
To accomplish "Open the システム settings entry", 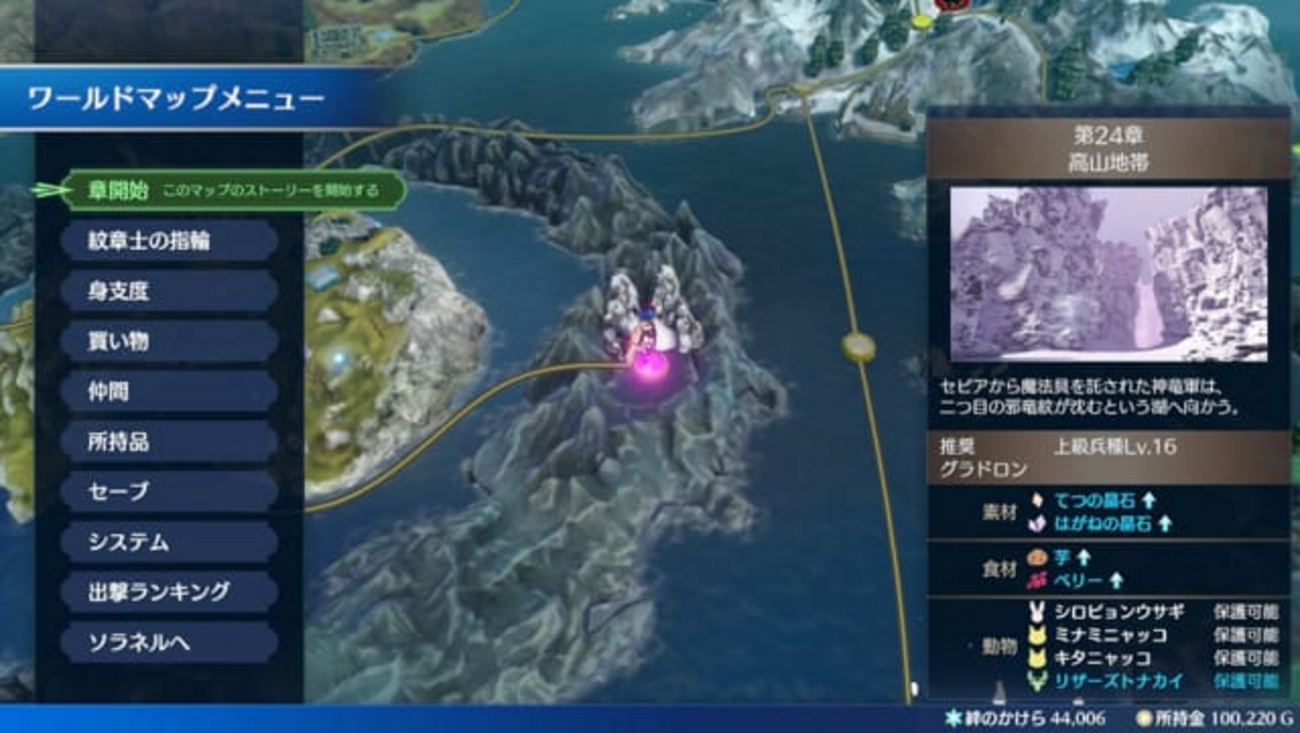I will point(168,541).
